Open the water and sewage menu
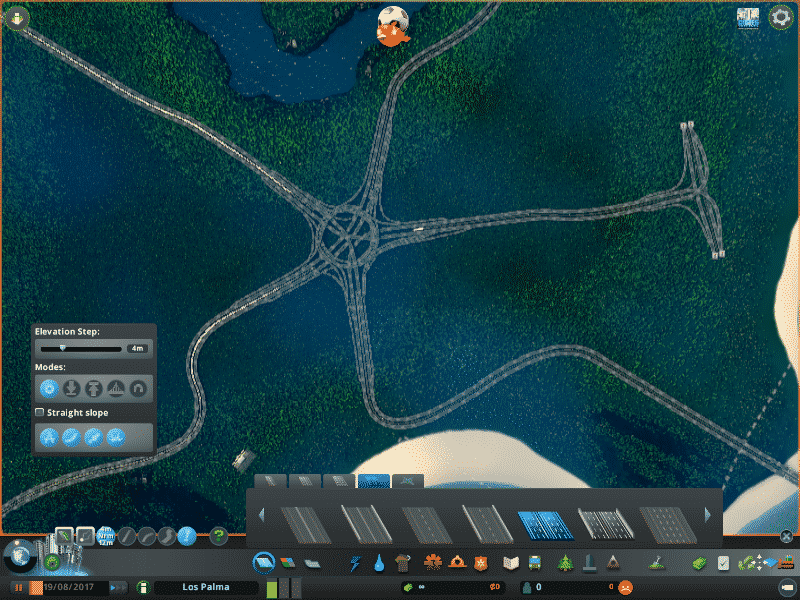Image resolution: width=800 pixels, height=600 pixels. [x=381, y=563]
